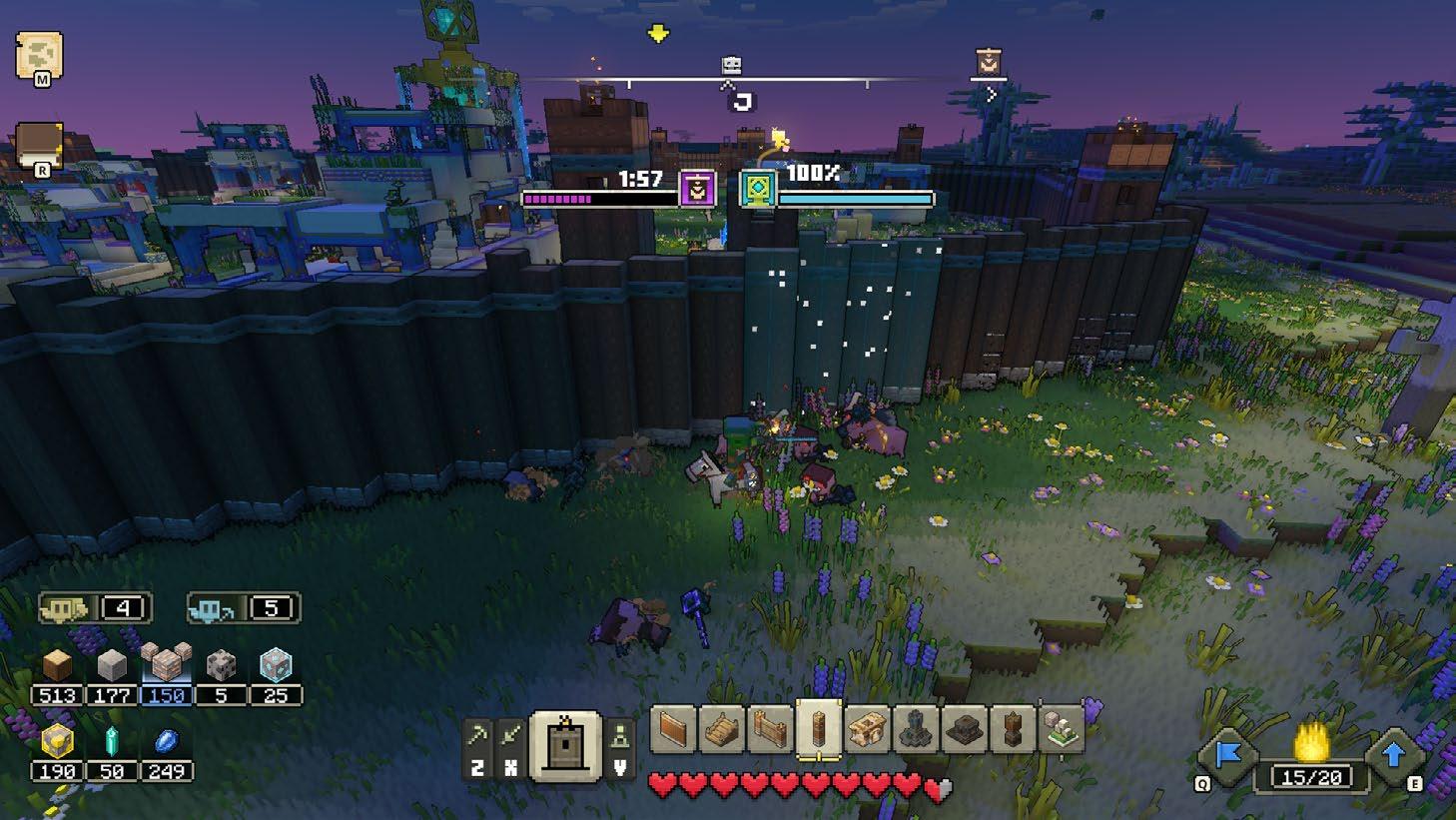Select the brown wooden post build slot
The image size is (1456, 820).
[x=1012, y=728]
